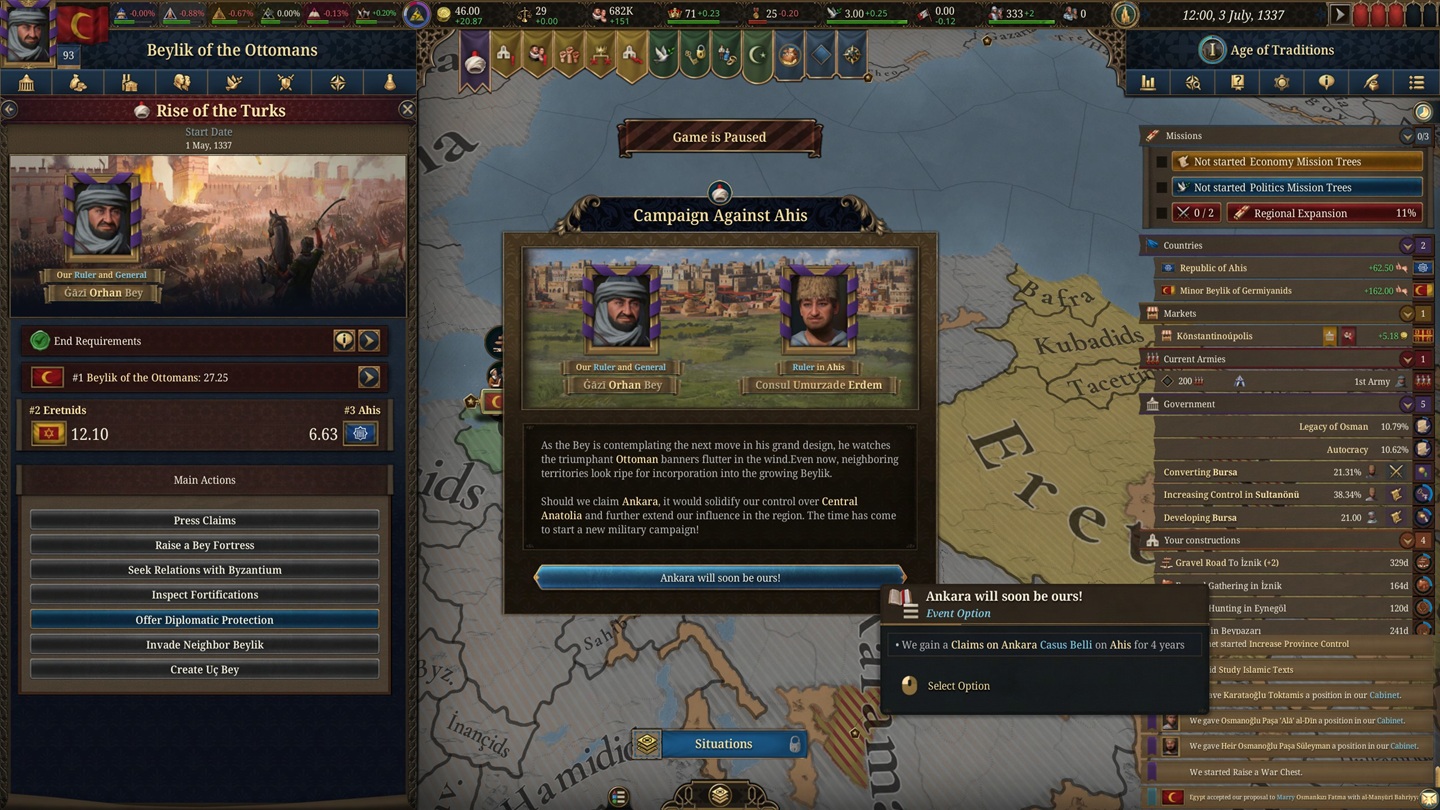Open the Ahis flag icon next to 6.63
This screenshot has width=1440, height=810.
click(359, 433)
